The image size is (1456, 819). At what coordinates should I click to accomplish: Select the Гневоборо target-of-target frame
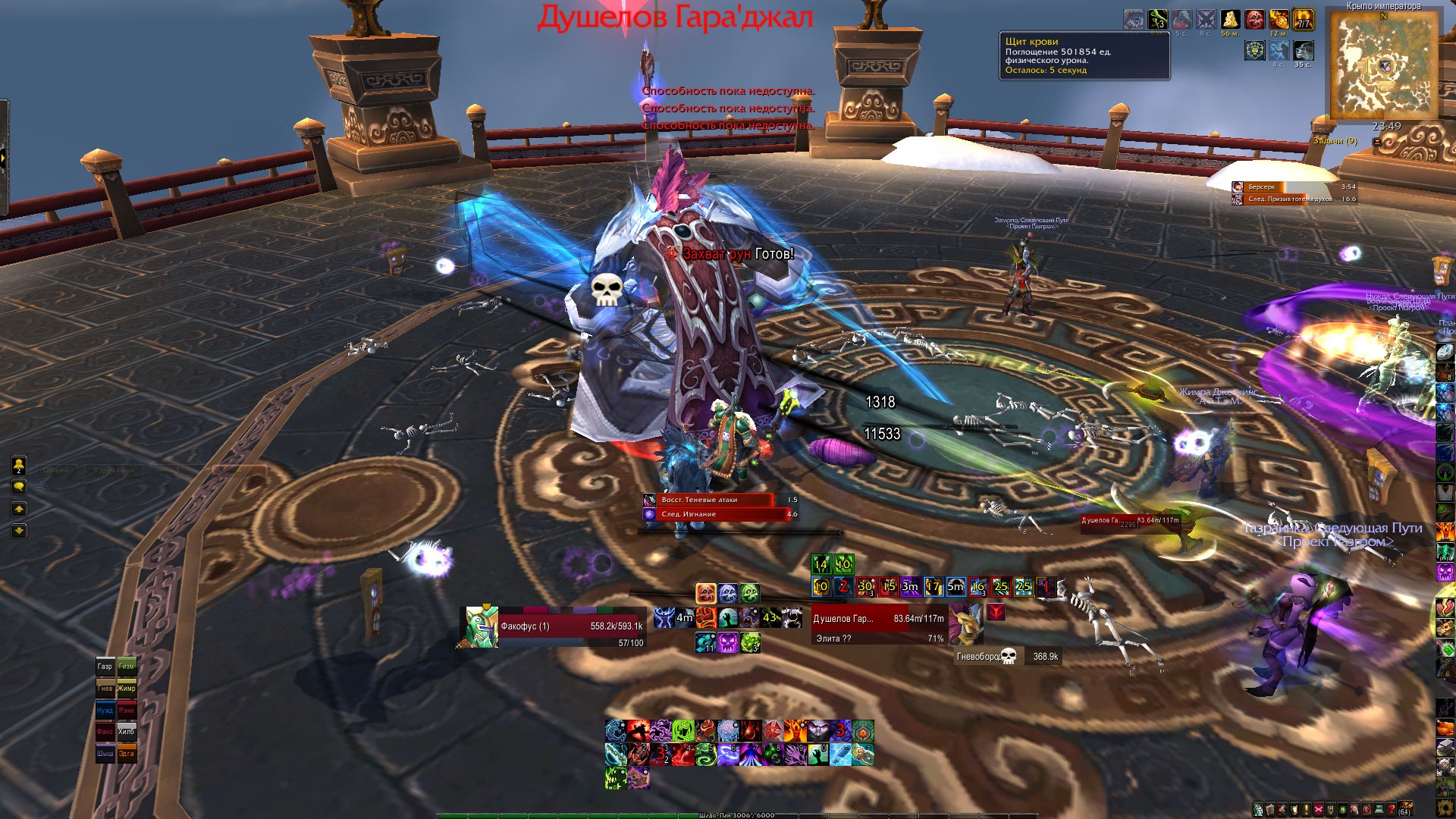click(x=1007, y=657)
